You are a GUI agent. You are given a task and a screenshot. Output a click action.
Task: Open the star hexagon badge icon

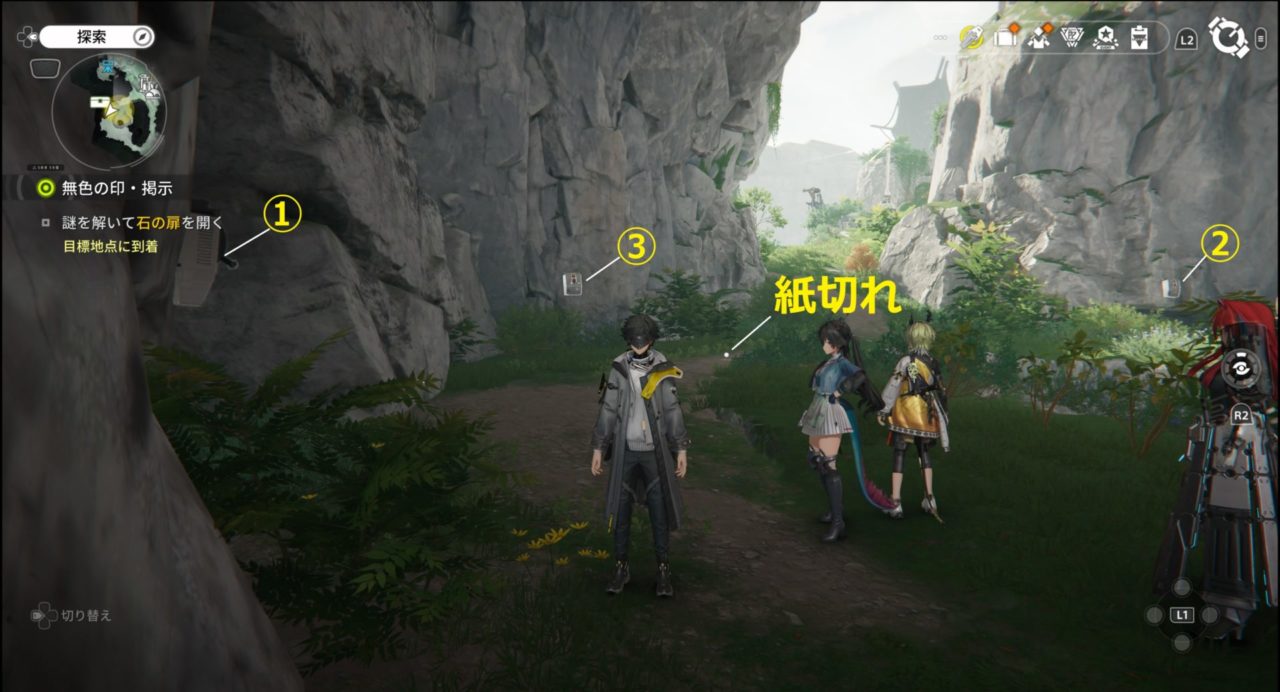click(x=1105, y=37)
